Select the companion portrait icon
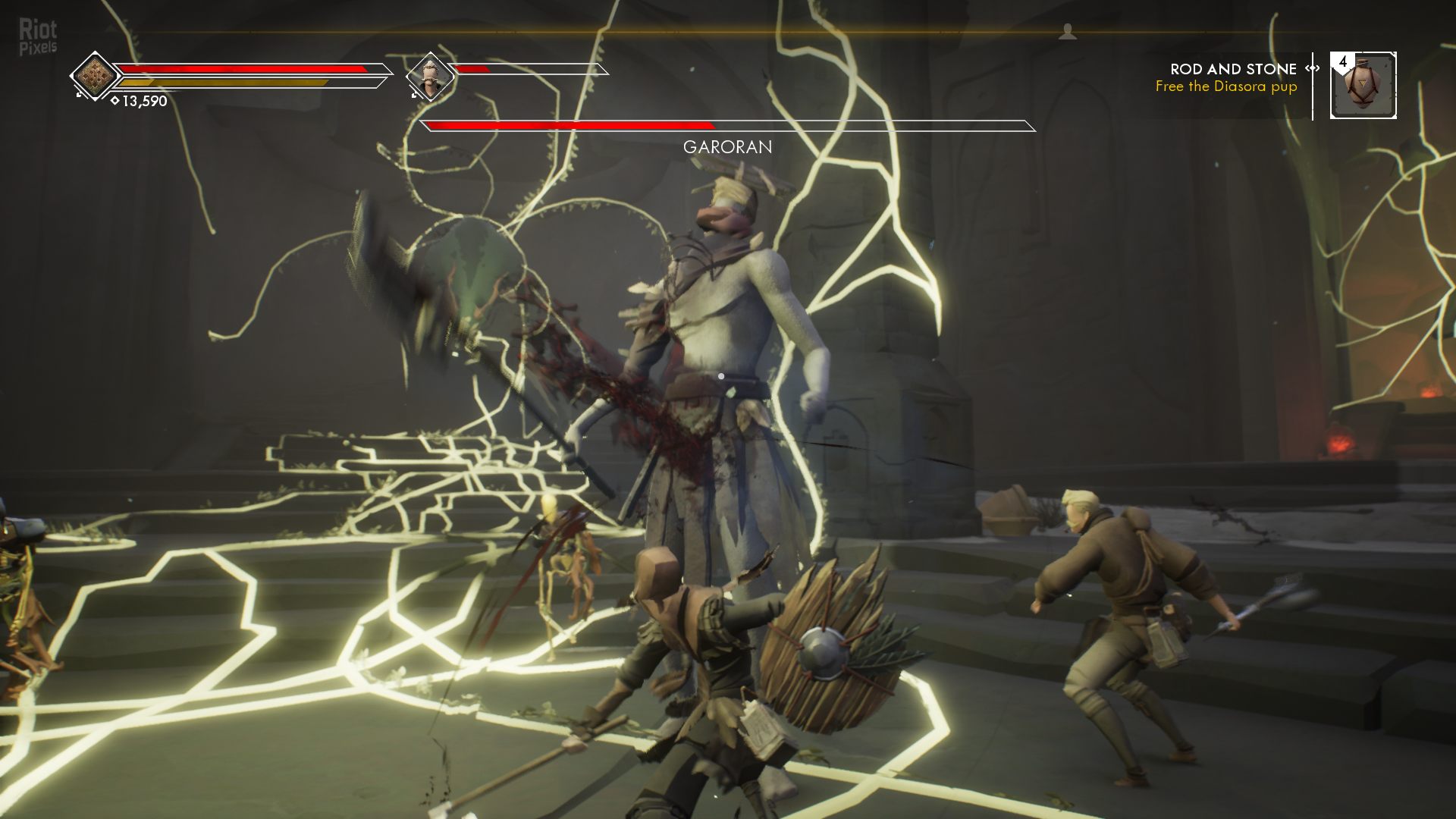This screenshot has height=819, width=1456. [430, 77]
